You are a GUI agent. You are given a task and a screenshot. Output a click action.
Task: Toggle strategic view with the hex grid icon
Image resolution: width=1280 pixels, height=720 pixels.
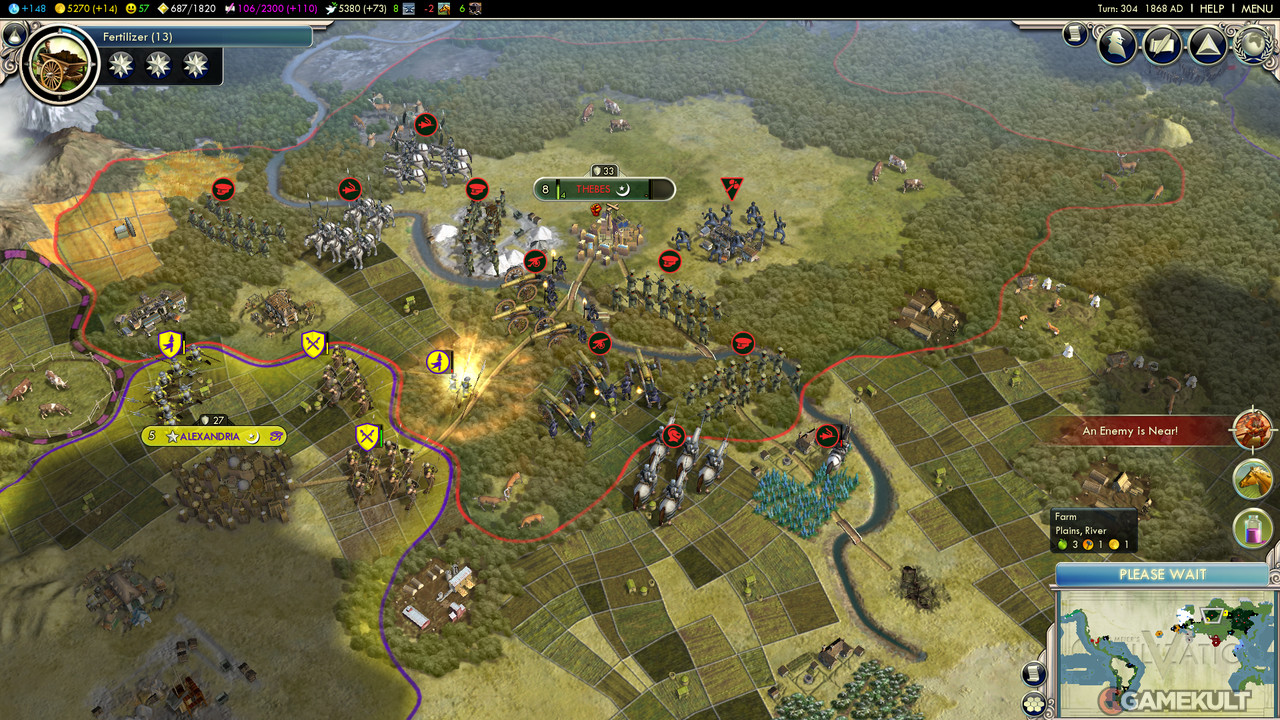click(1036, 703)
